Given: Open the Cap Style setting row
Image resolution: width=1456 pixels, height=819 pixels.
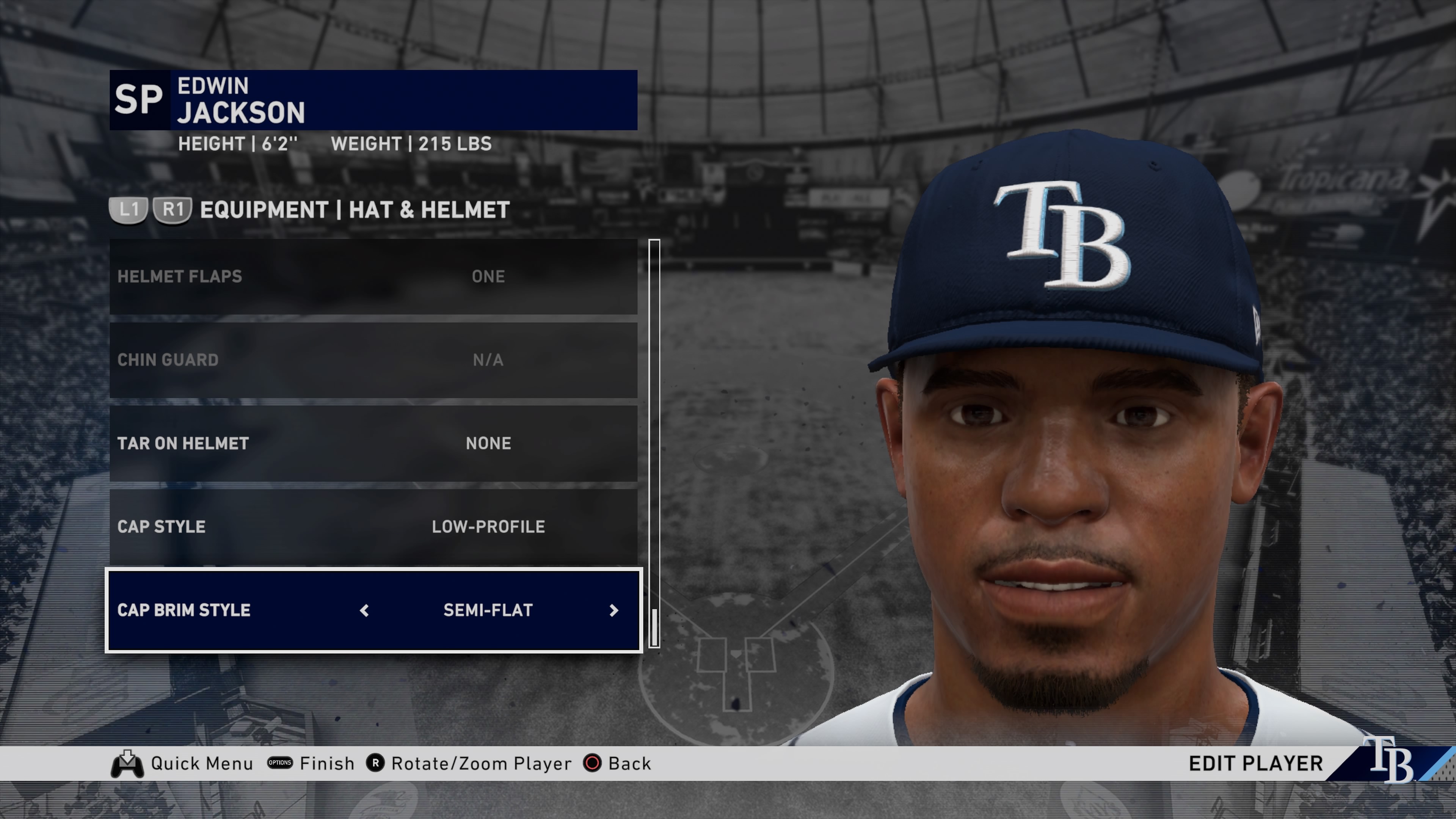Looking at the screenshot, I should 373,526.
